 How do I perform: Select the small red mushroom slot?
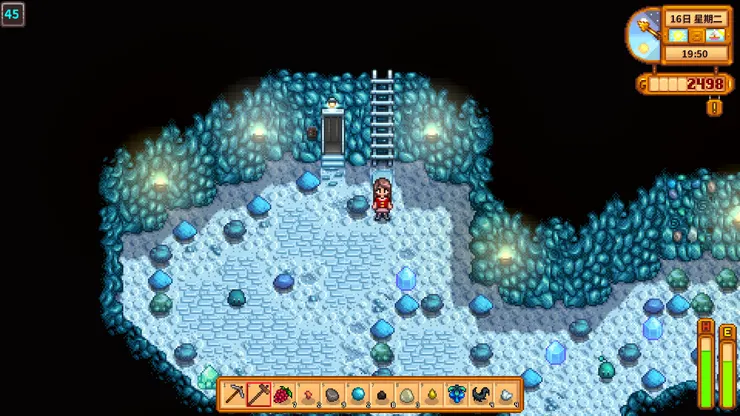coord(307,393)
